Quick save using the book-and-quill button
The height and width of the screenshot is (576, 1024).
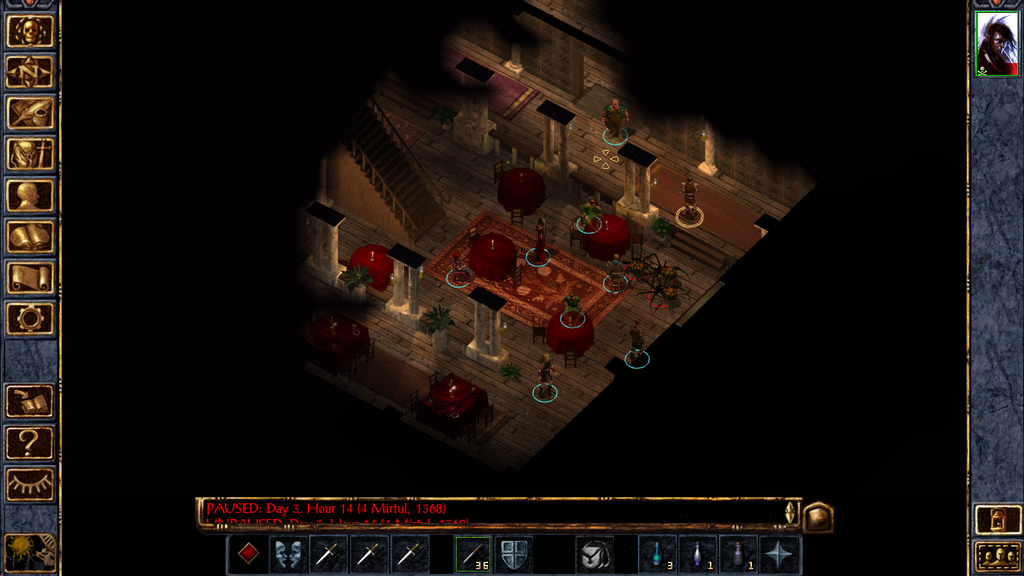(30, 401)
